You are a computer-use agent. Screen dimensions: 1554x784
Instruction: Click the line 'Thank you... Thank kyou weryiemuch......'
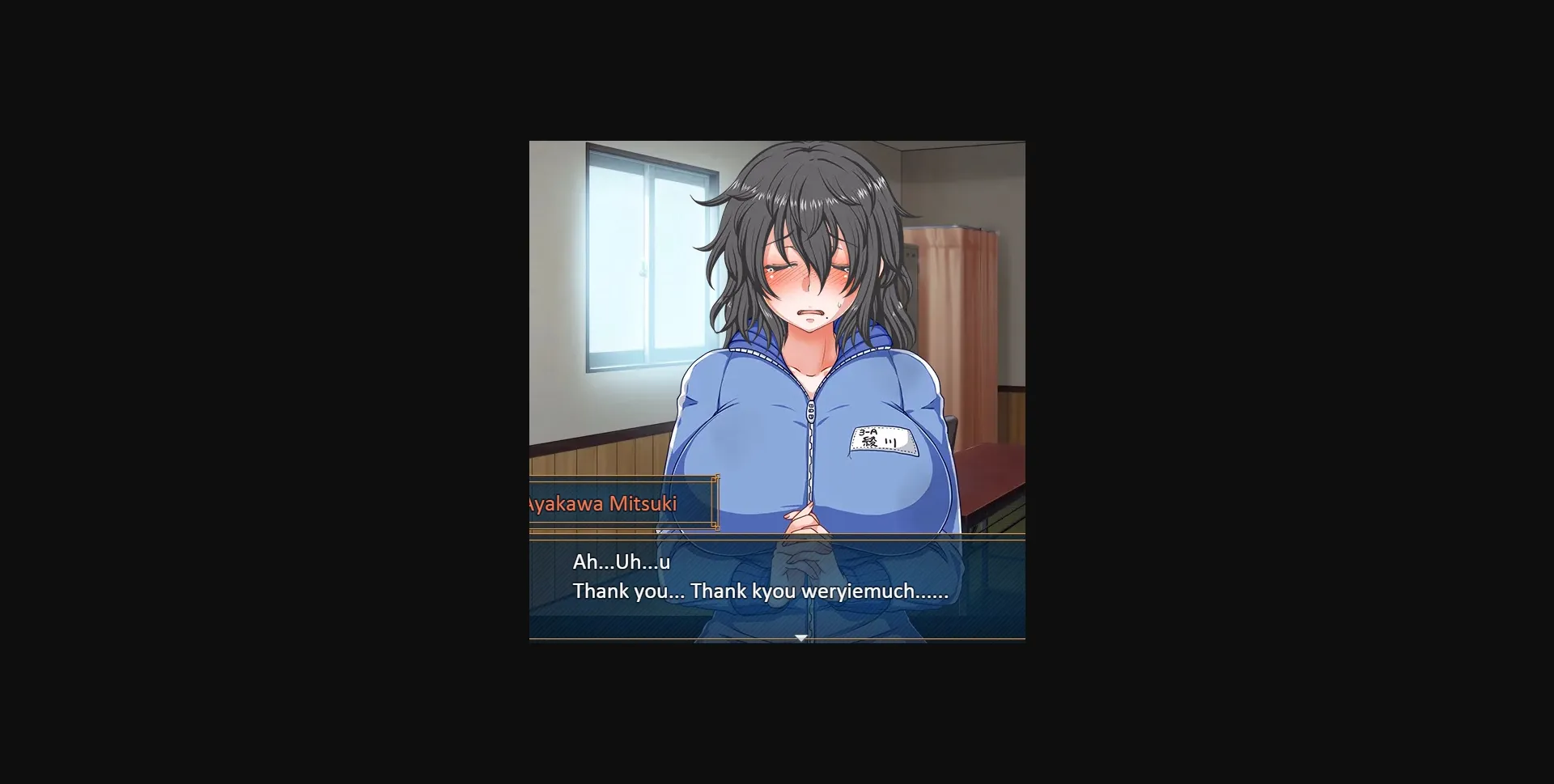[x=759, y=591]
